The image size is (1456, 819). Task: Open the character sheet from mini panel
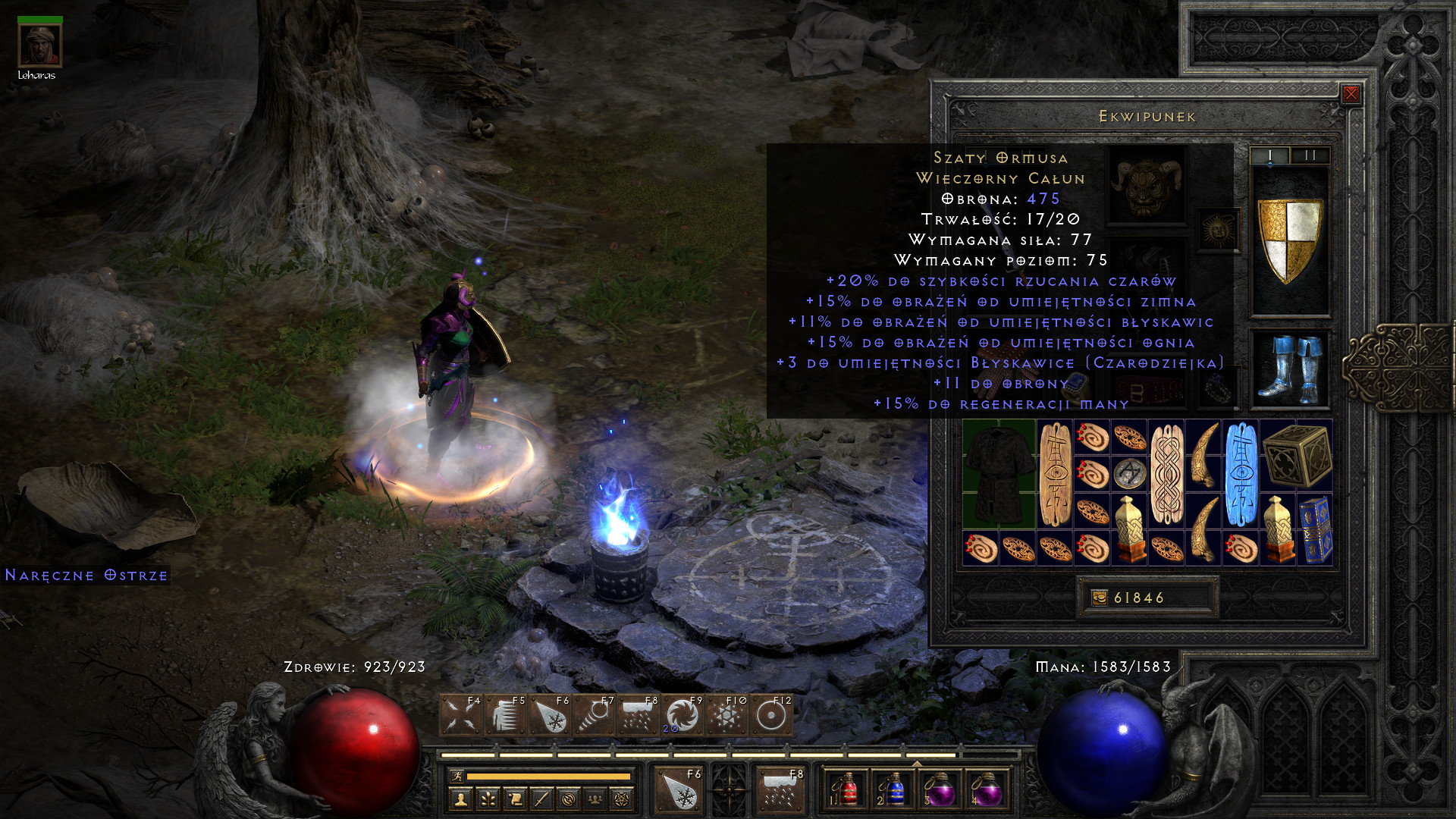tap(460, 799)
